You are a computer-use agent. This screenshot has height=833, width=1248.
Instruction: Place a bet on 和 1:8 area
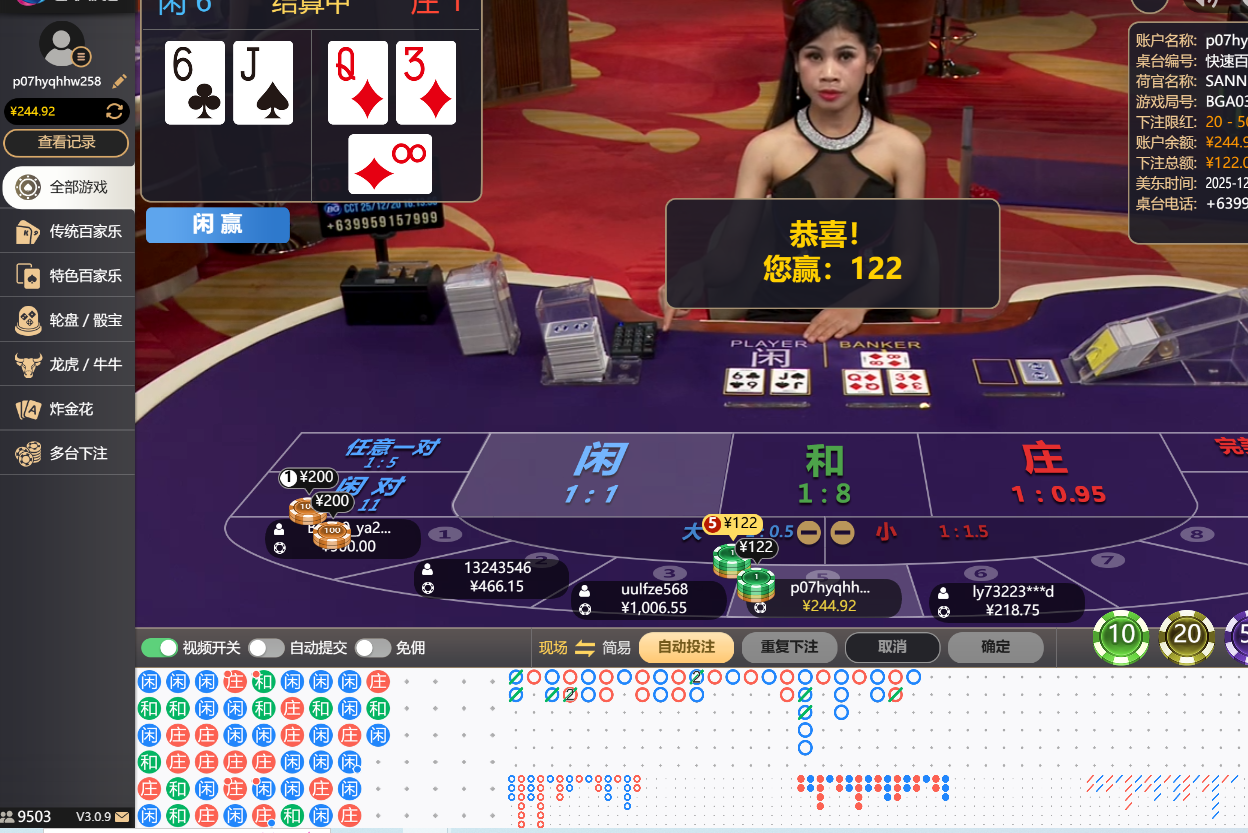click(x=824, y=475)
